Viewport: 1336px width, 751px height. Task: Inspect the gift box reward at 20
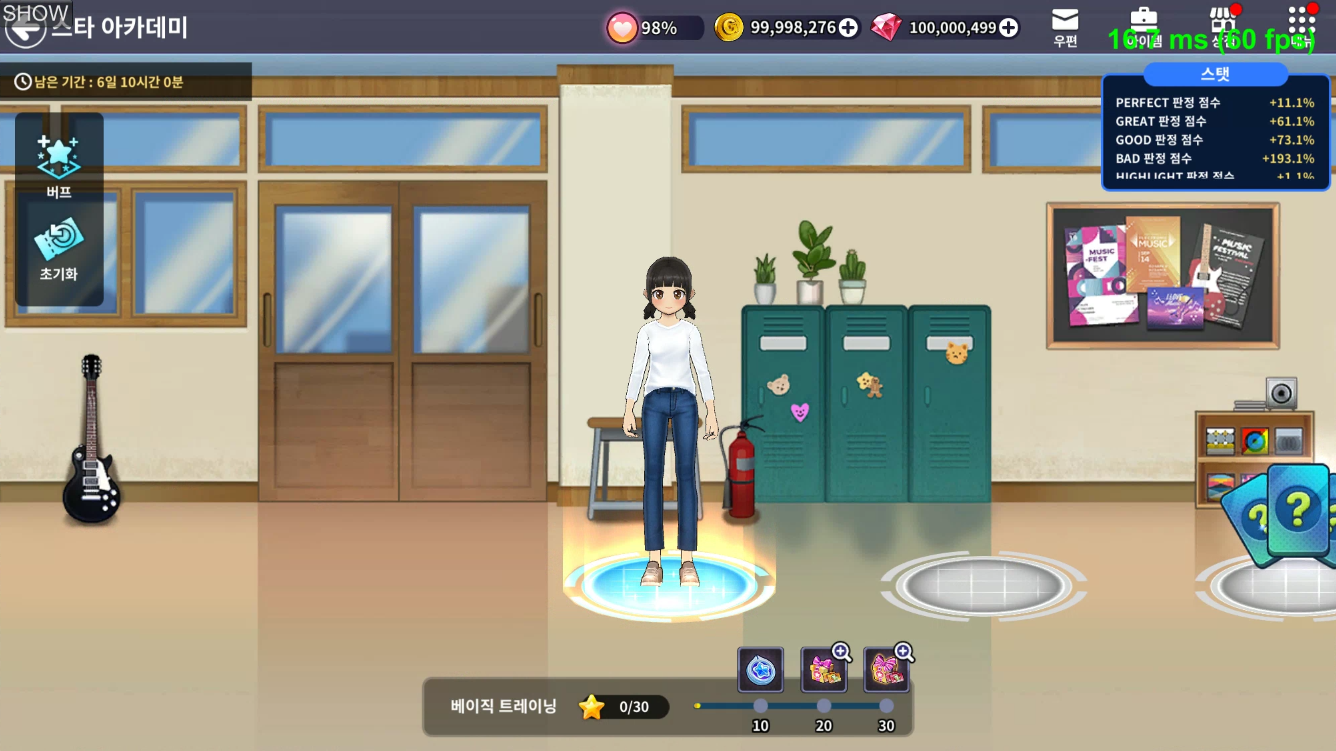point(824,670)
